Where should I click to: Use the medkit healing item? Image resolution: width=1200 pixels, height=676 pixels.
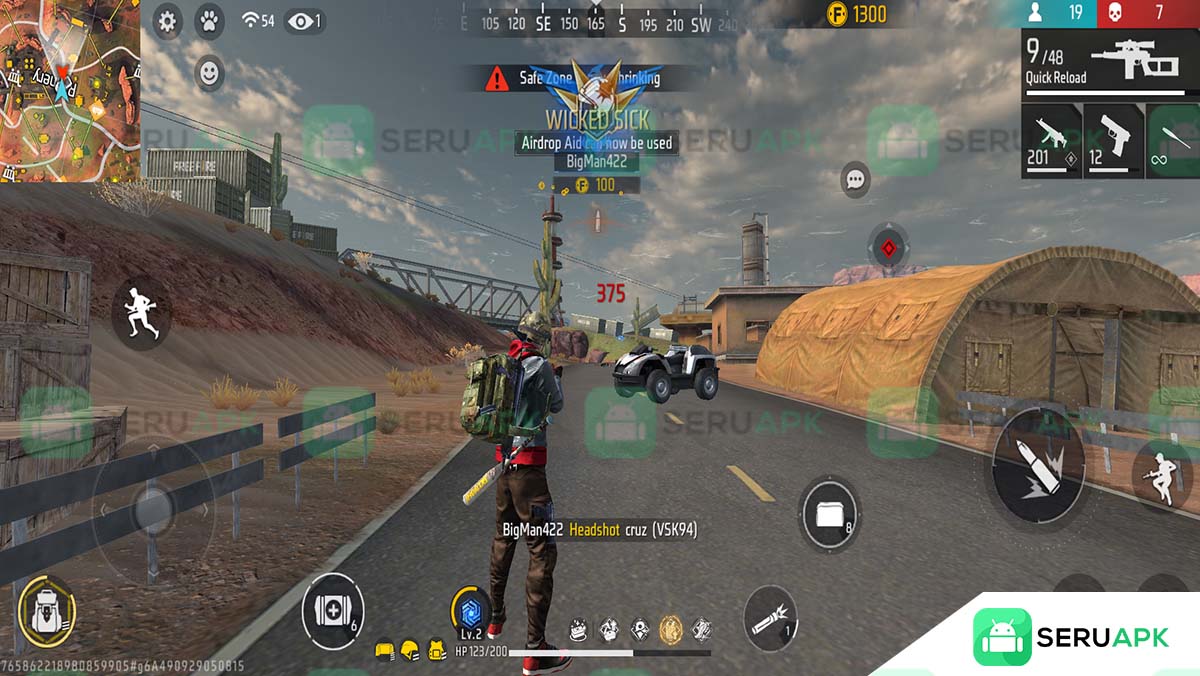(332, 609)
